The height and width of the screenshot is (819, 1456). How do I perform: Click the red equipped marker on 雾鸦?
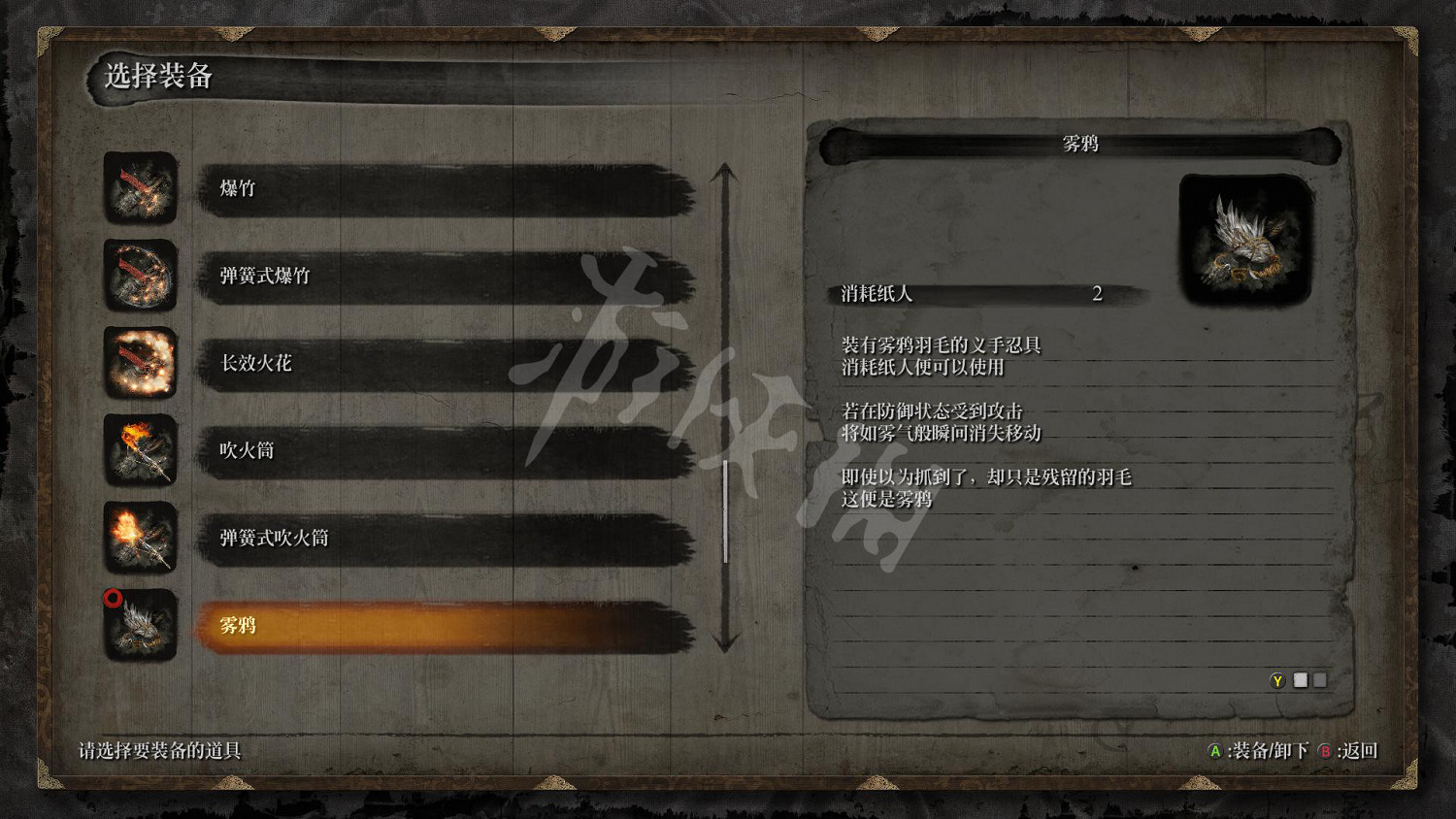tap(111, 599)
